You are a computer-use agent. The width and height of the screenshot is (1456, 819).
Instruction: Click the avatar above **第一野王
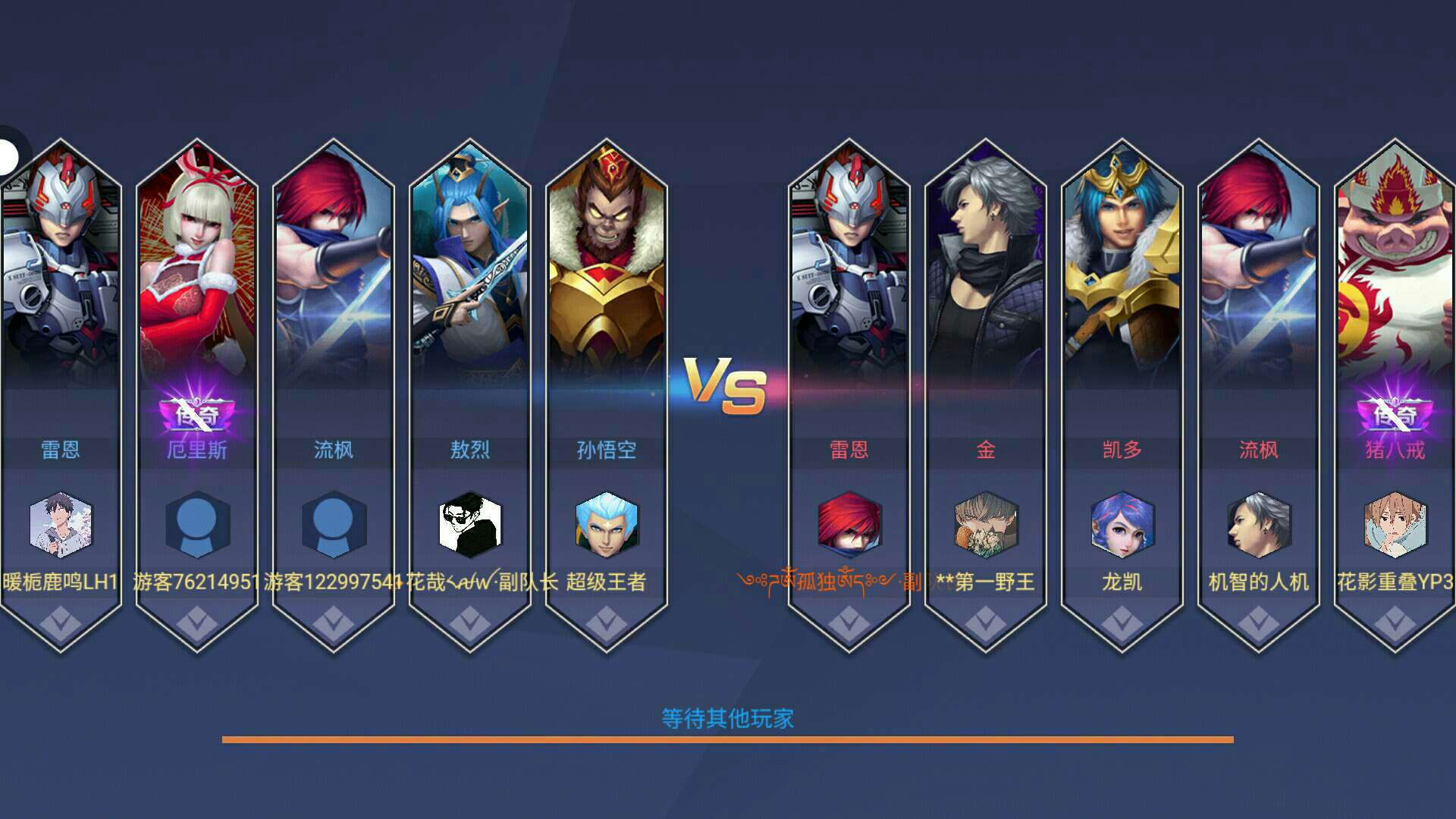tap(986, 525)
